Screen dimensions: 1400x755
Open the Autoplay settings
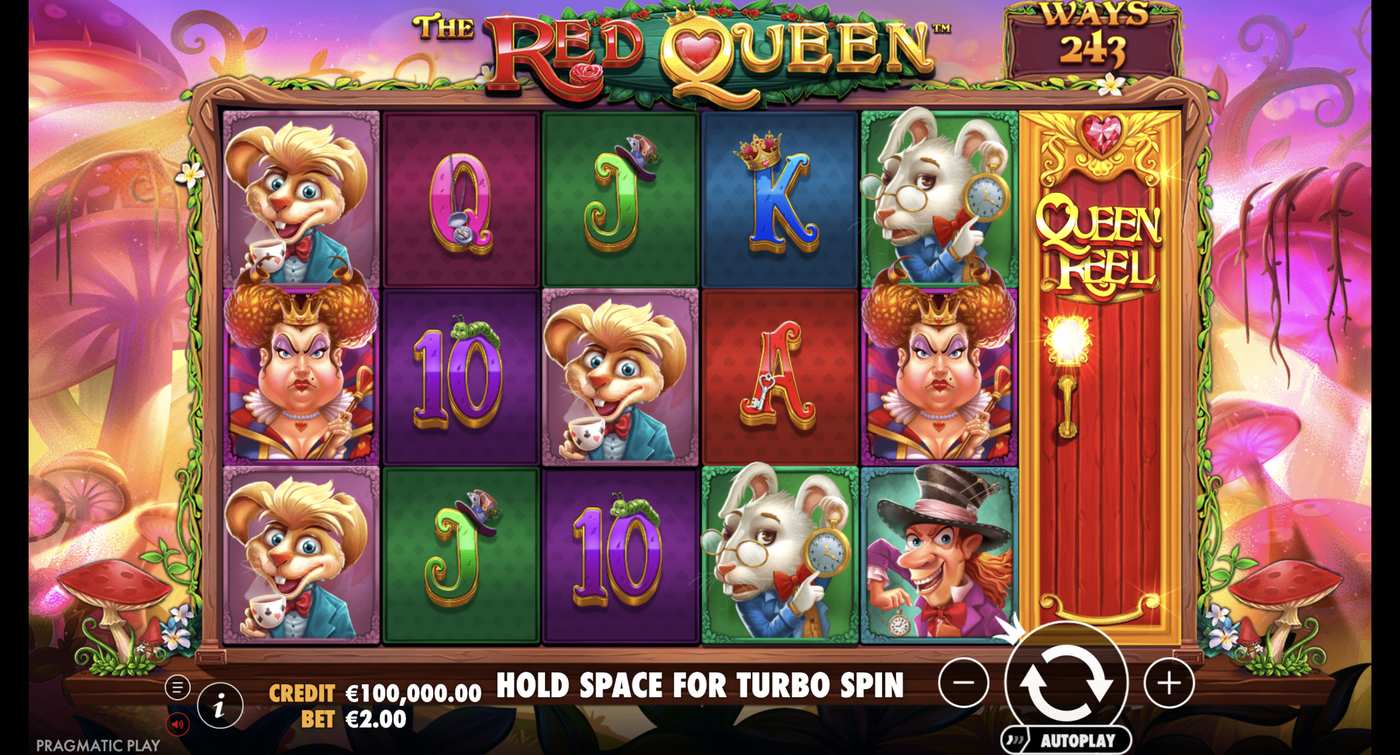tap(1078, 740)
